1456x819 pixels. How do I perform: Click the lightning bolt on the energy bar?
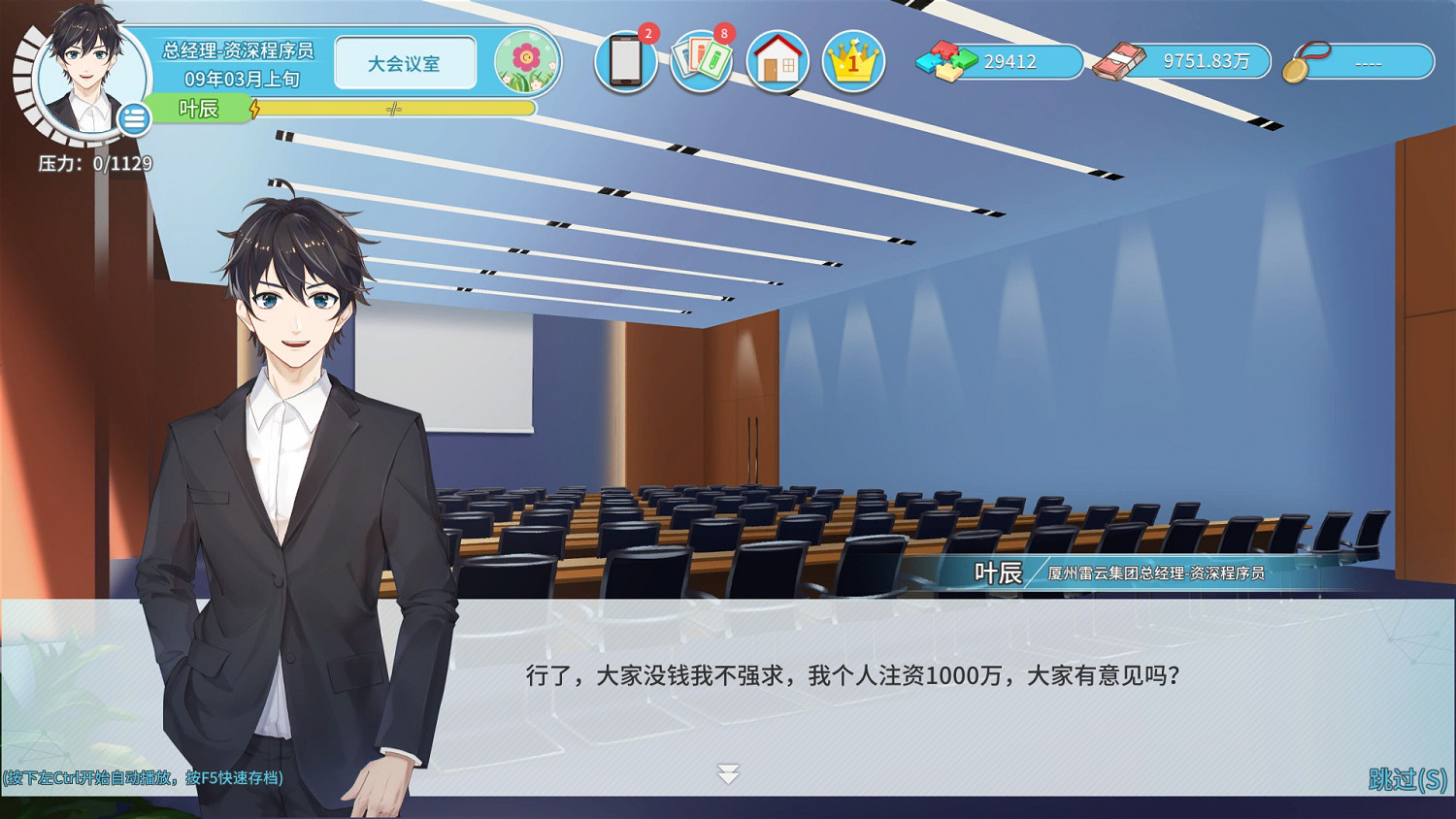coord(255,110)
